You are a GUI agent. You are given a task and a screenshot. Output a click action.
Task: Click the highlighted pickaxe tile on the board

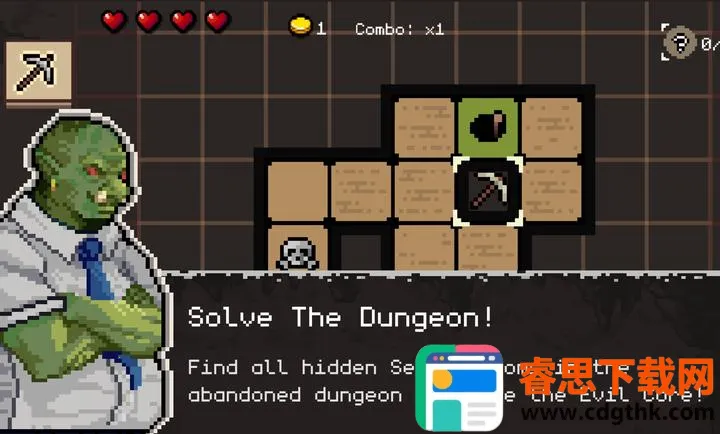488,189
